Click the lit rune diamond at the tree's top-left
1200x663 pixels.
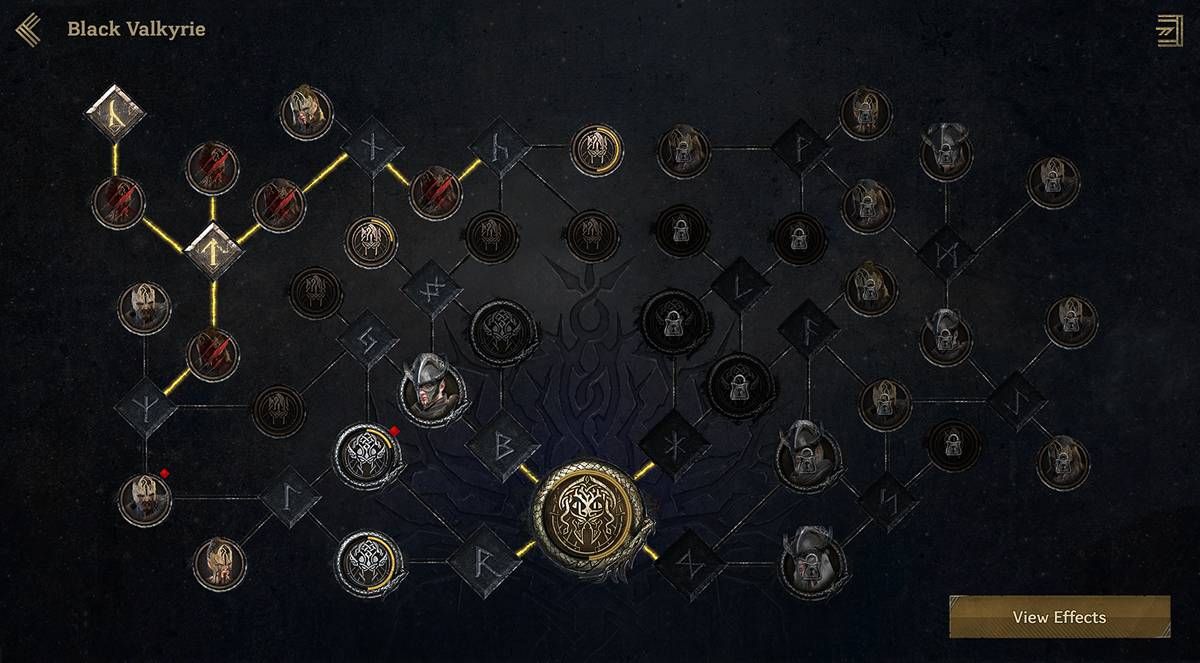115,114
